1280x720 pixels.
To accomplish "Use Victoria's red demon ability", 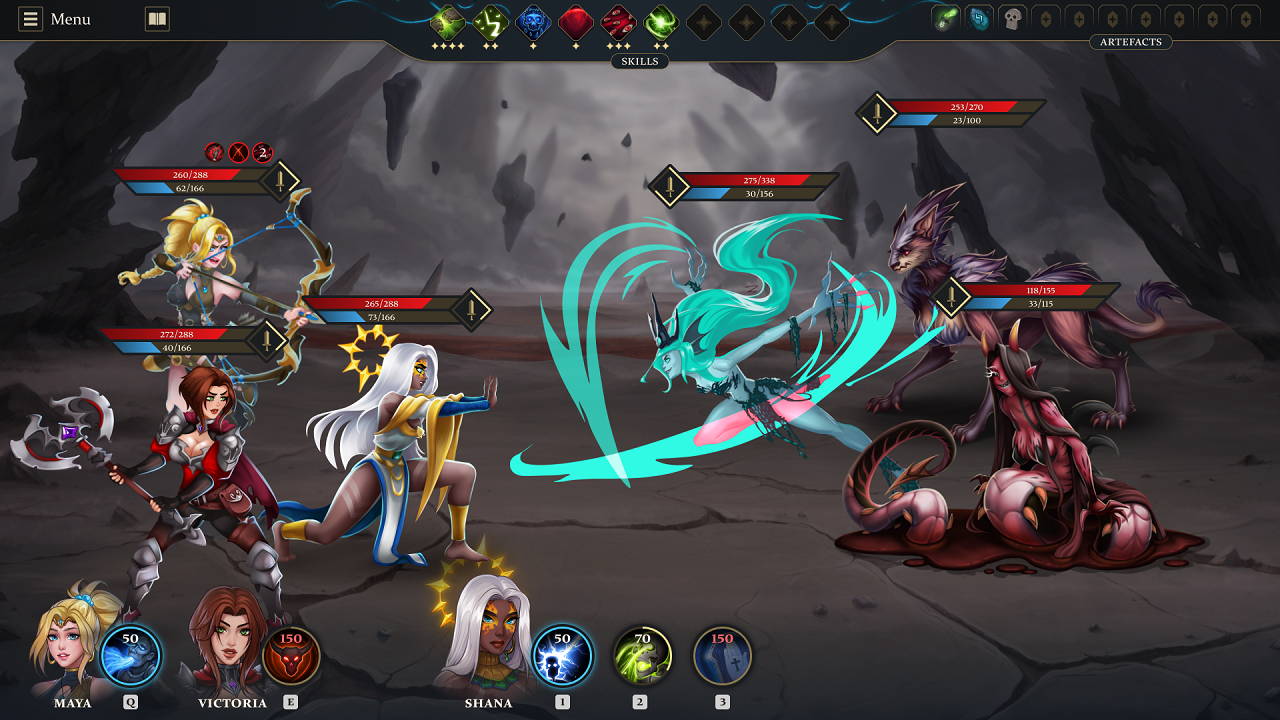I will (x=291, y=656).
